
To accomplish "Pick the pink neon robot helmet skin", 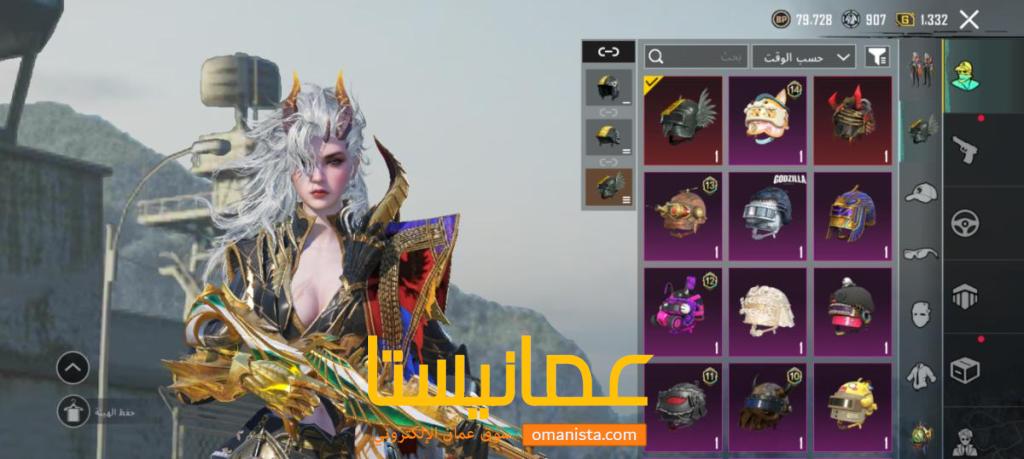I will click(681, 306).
